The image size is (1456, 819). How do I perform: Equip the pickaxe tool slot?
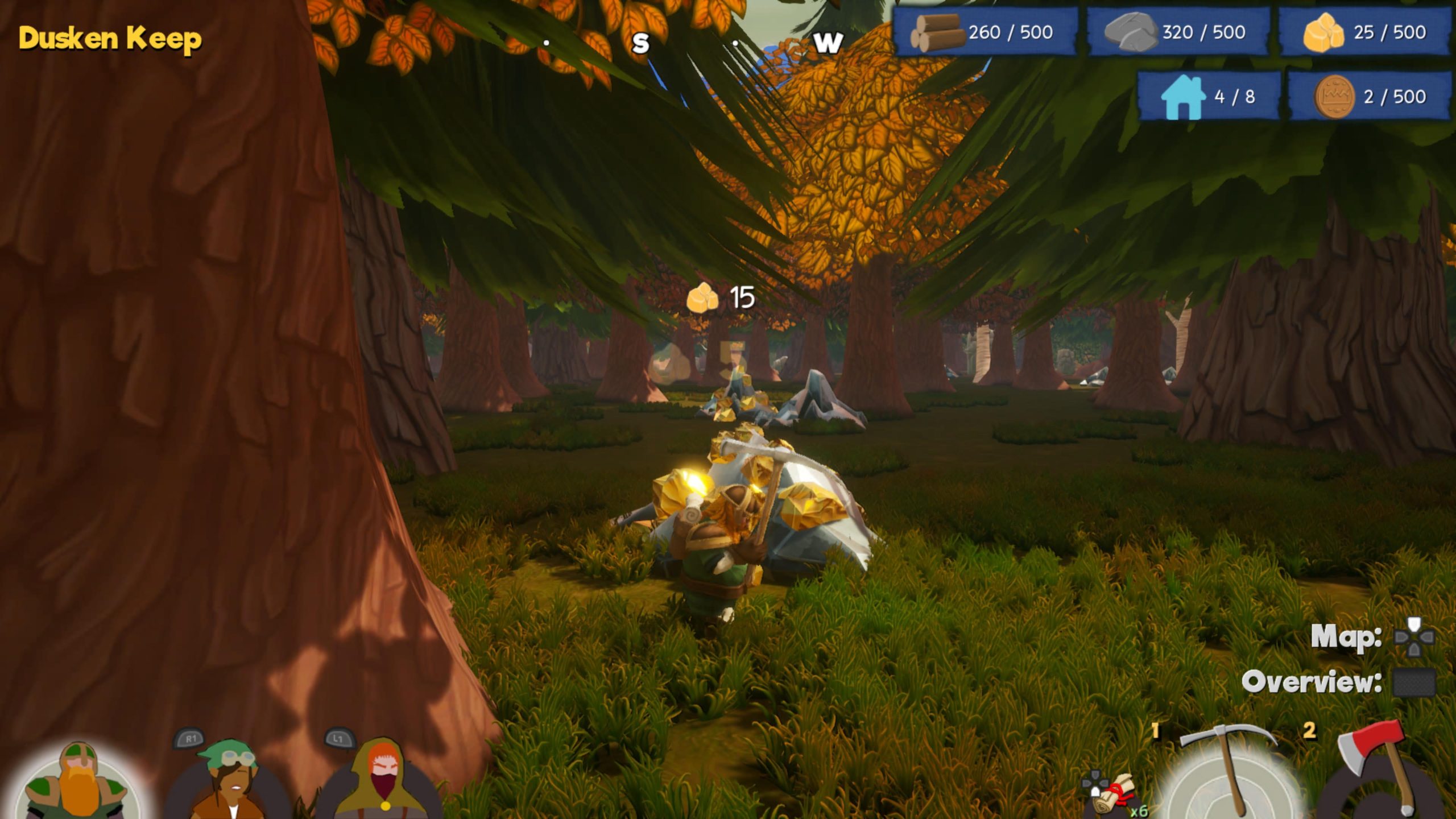click(1228, 775)
